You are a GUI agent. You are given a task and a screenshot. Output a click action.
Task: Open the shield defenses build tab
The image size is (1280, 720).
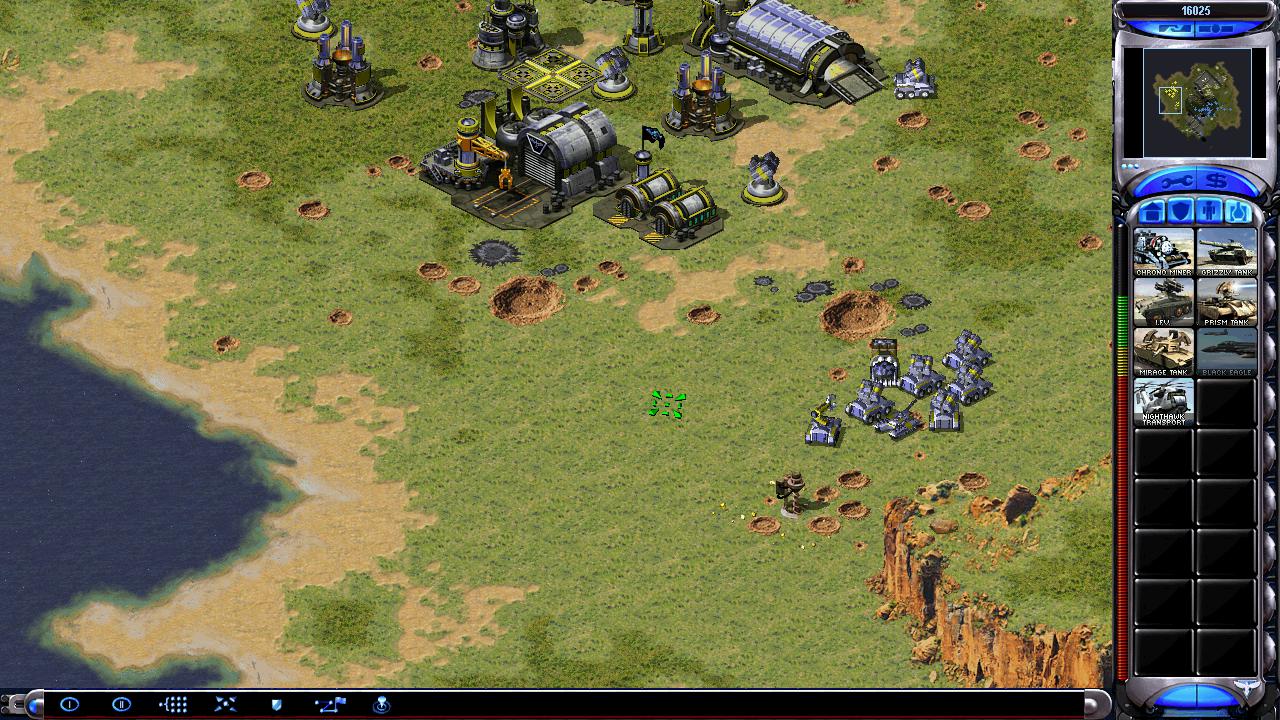1181,212
